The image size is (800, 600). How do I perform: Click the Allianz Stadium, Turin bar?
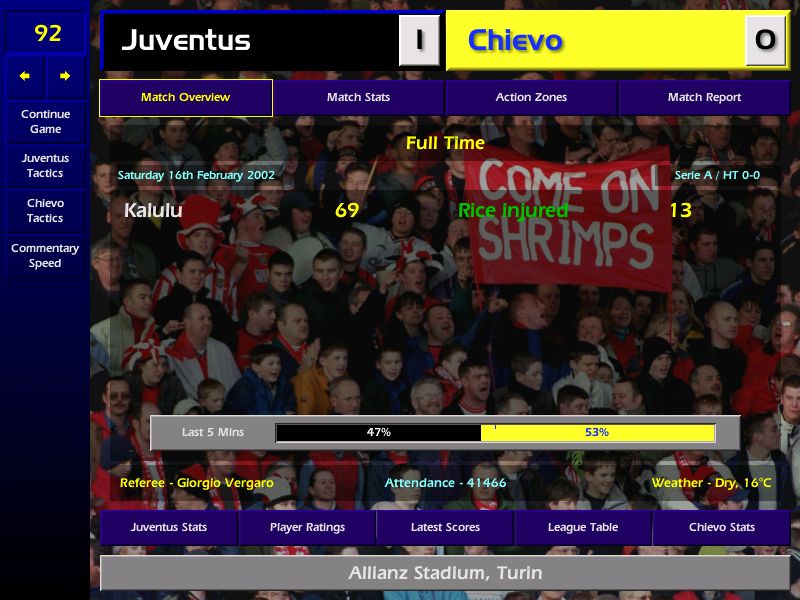tap(445, 573)
